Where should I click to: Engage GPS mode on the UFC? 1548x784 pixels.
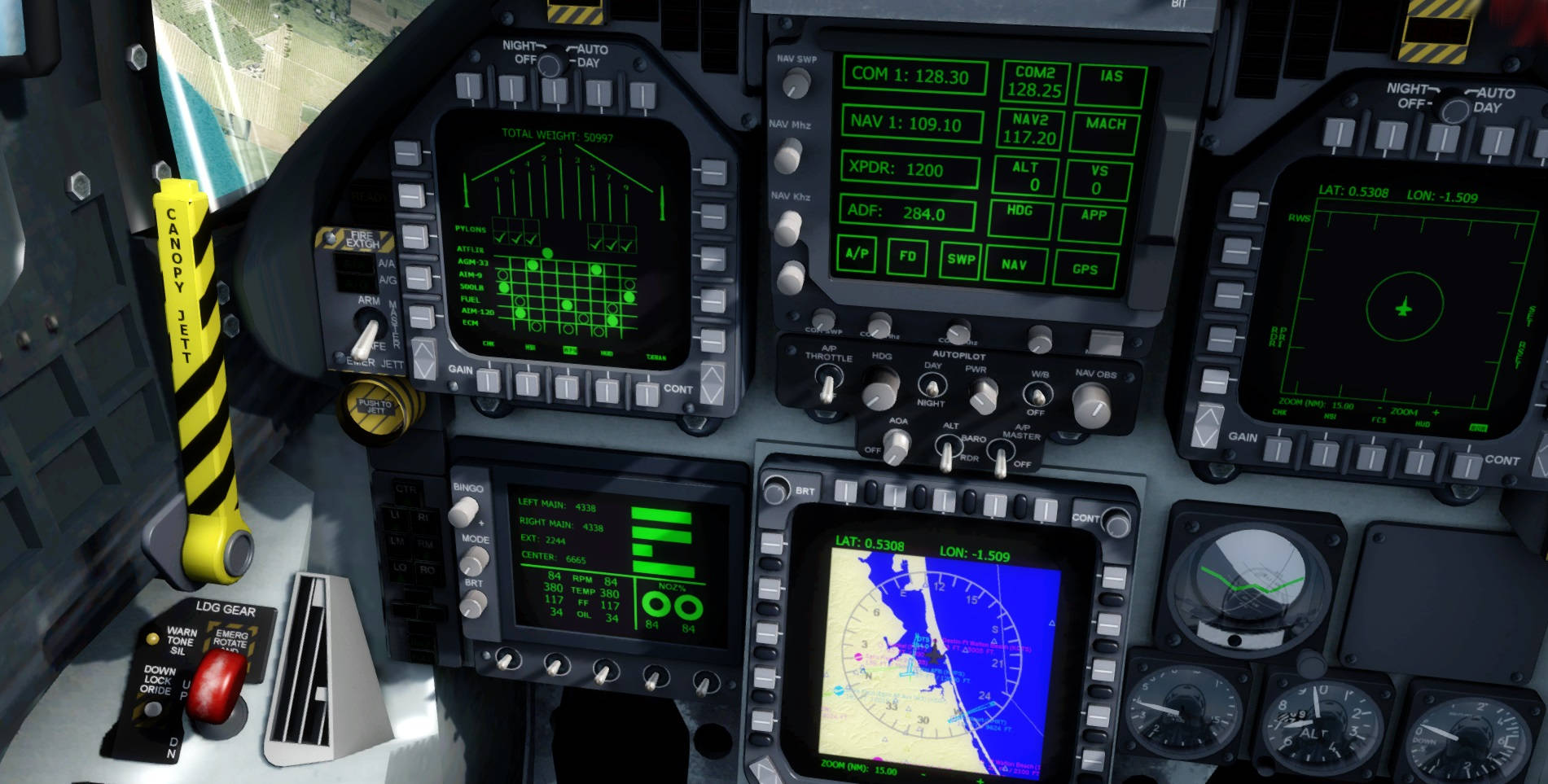1085,270
